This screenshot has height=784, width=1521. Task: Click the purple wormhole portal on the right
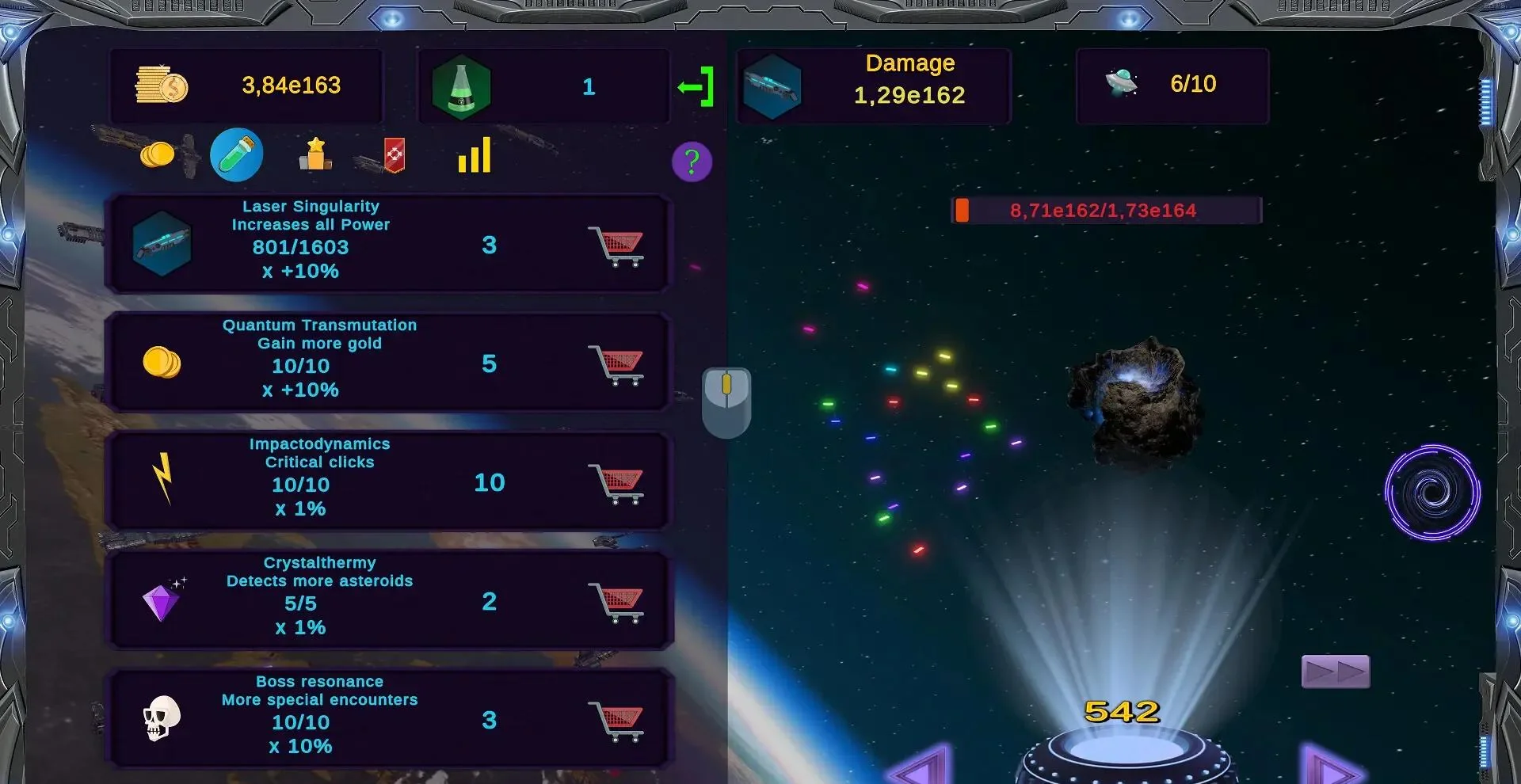(1431, 493)
